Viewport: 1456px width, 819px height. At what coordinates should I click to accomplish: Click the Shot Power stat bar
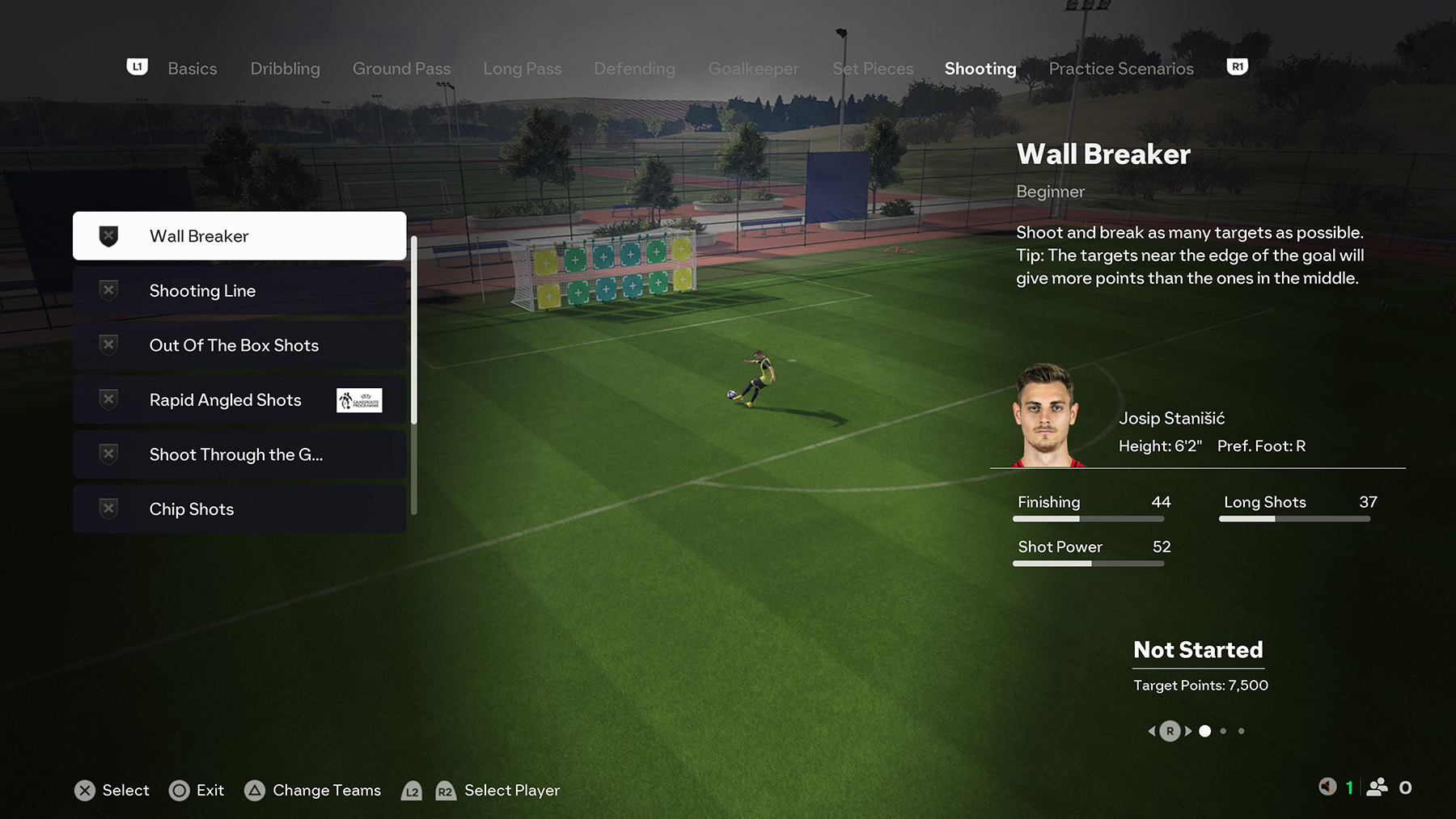1088,563
